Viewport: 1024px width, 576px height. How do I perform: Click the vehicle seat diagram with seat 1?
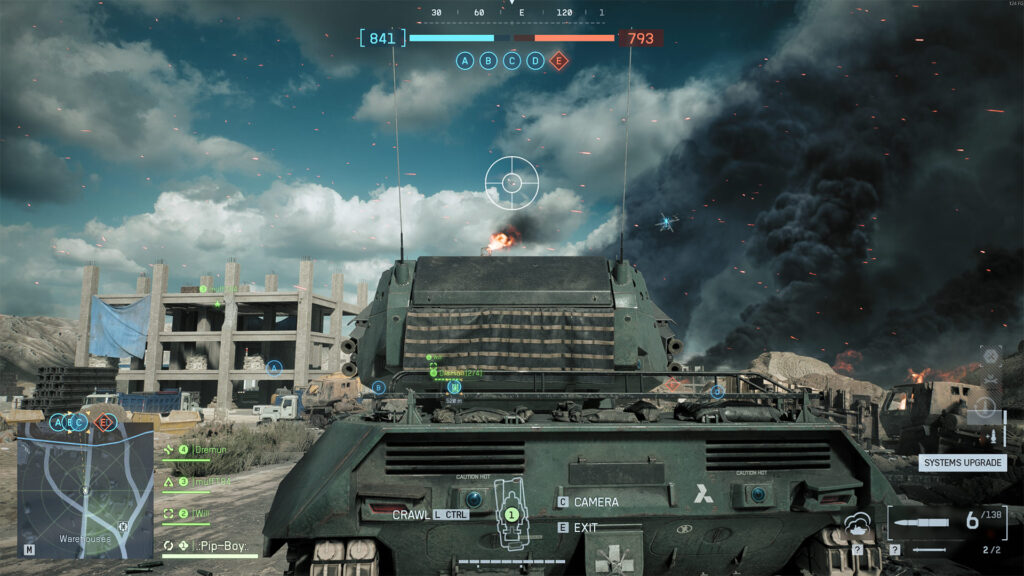coord(511,513)
